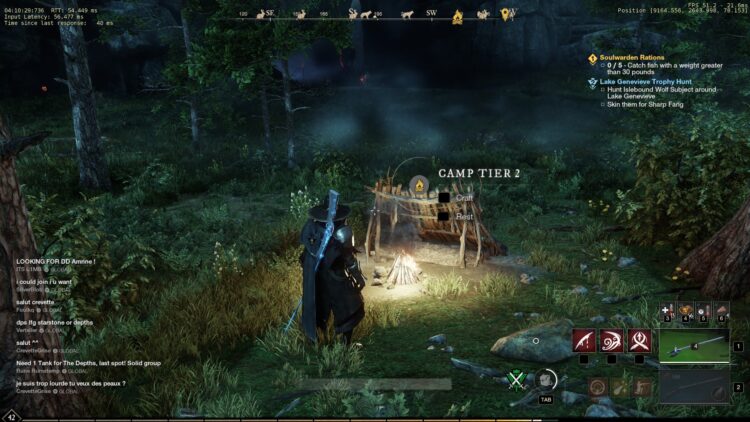Click the yellow quest pin on the compass
Viewport: 750px width, 422px height.
(x=506, y=14)
